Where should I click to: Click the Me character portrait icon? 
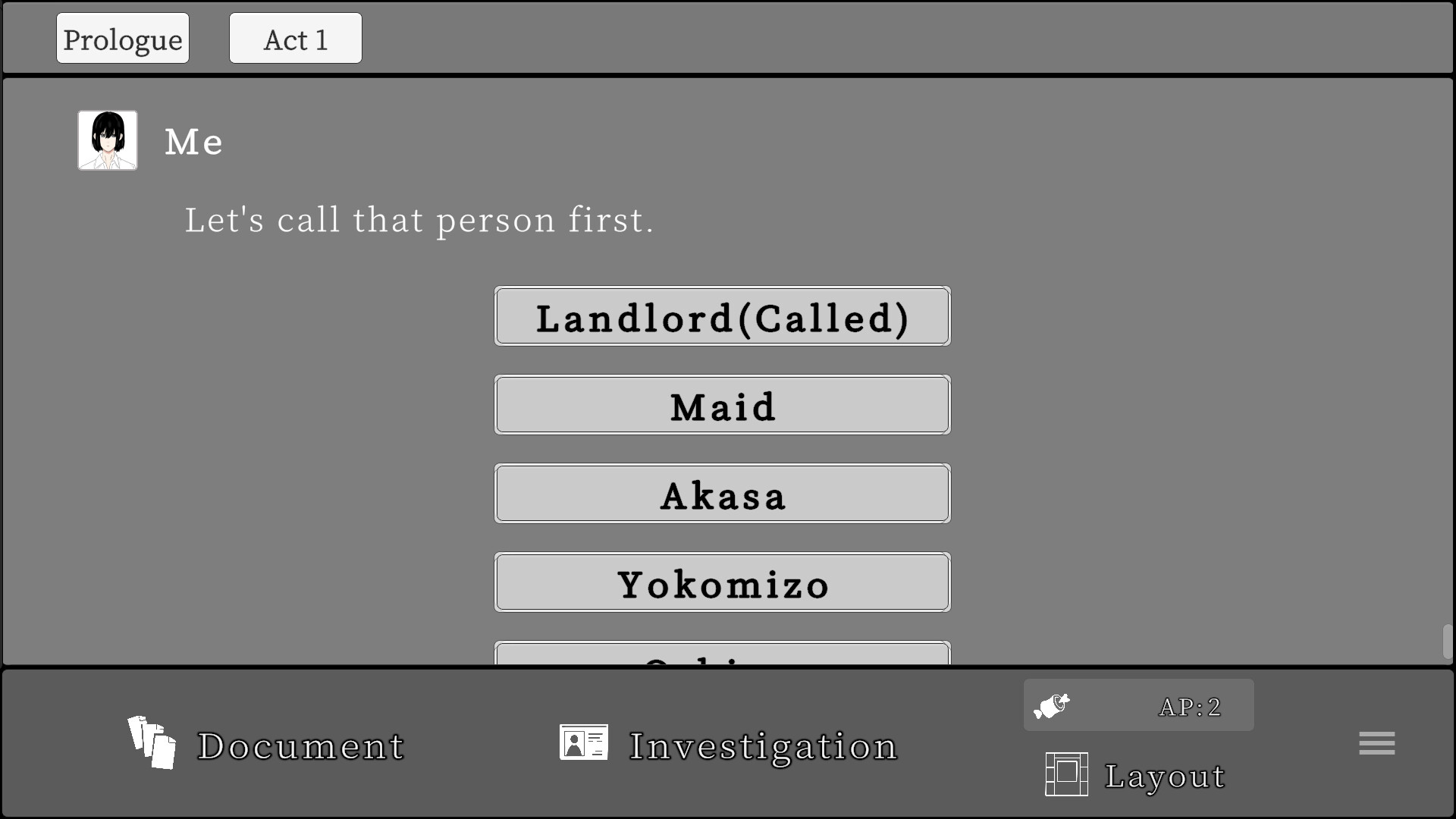(x=107, y=140)
